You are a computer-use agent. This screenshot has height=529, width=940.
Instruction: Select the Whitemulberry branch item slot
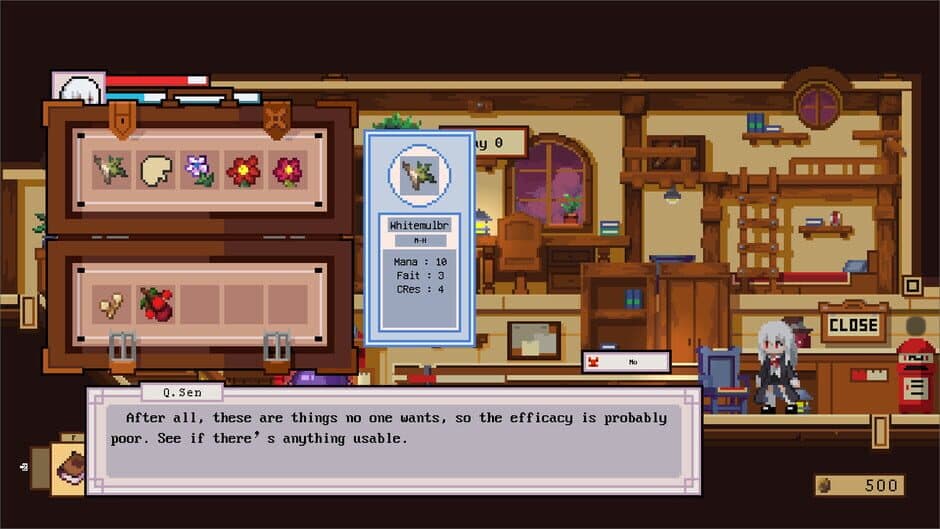(x=111, y=171)
